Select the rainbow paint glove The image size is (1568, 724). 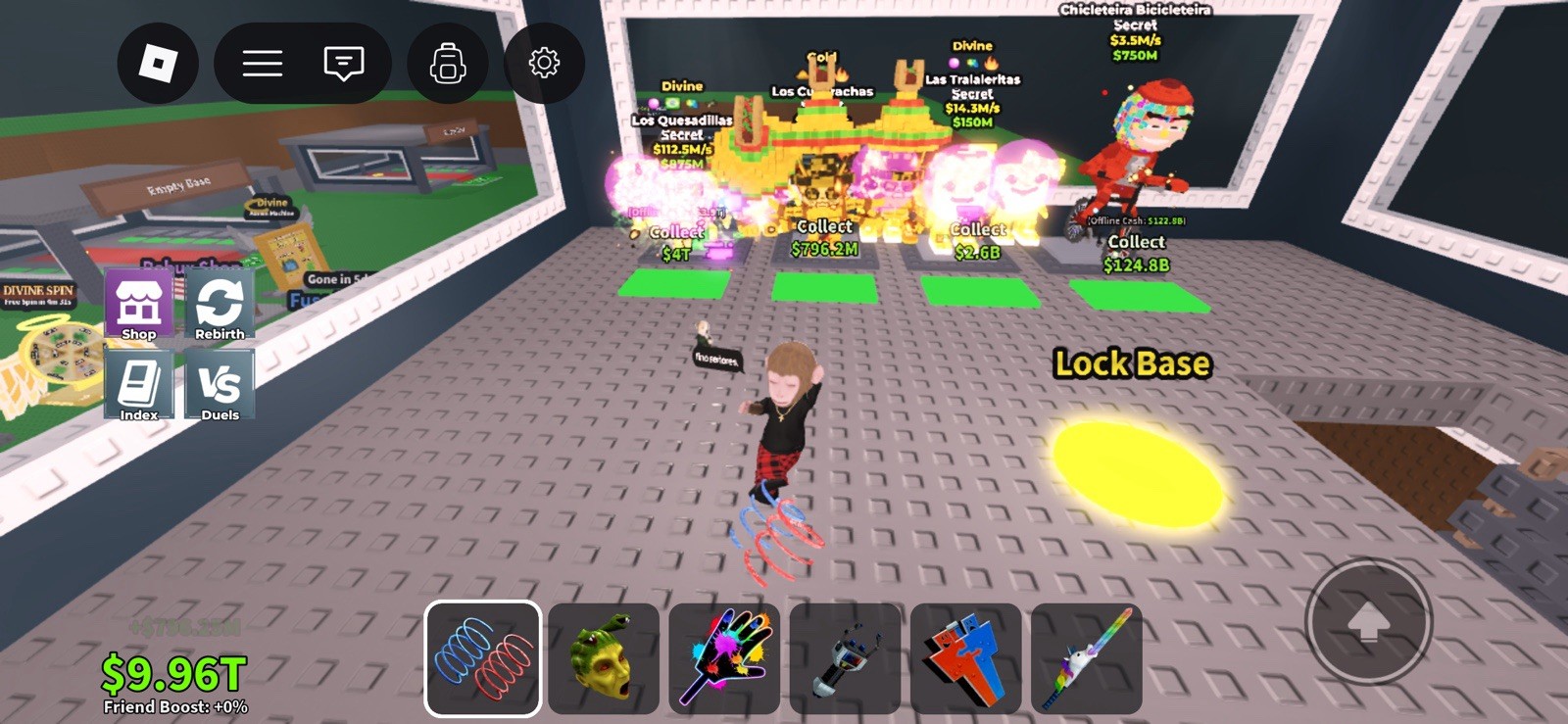[x=725, y=658]
